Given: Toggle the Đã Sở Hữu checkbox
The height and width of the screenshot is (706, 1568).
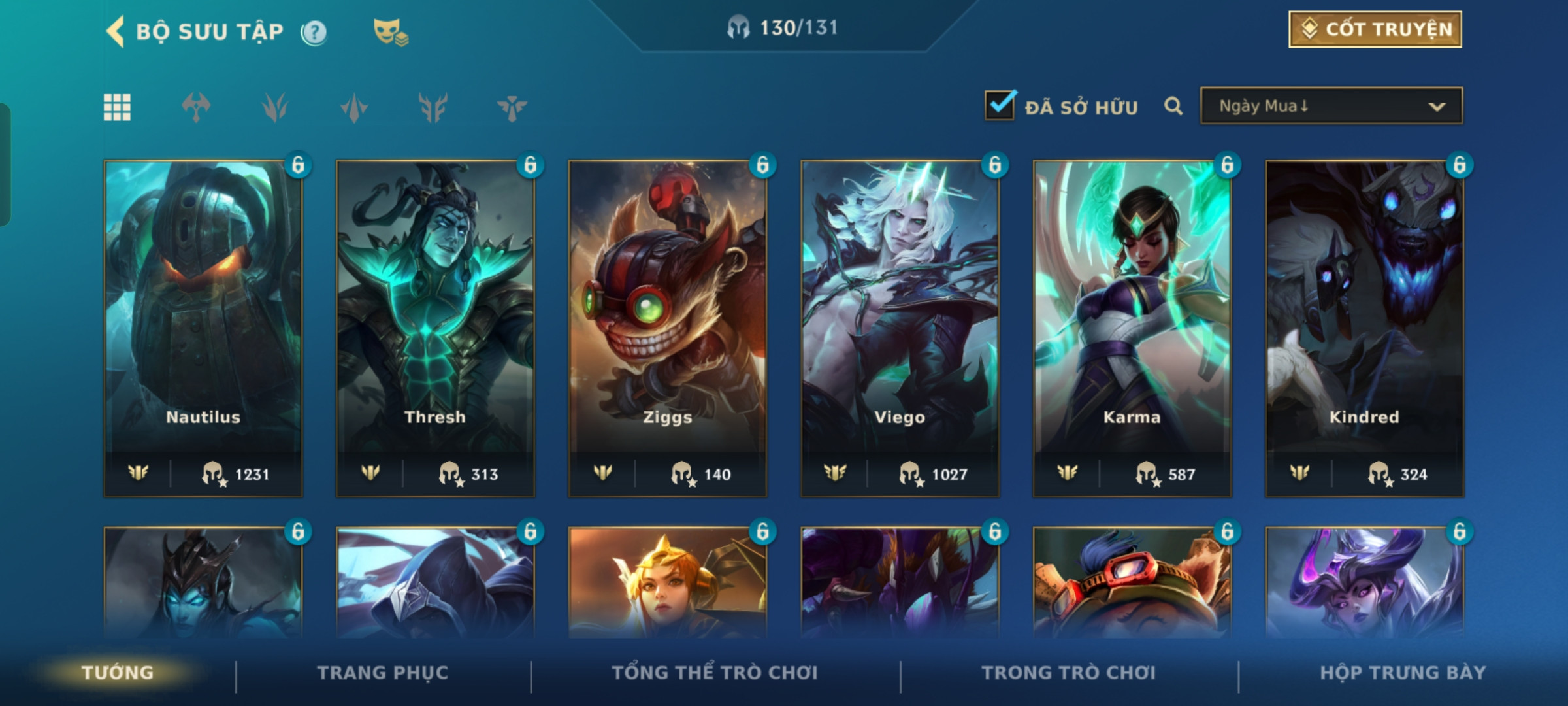Looking at the screenshot, I should [1000, 105].
